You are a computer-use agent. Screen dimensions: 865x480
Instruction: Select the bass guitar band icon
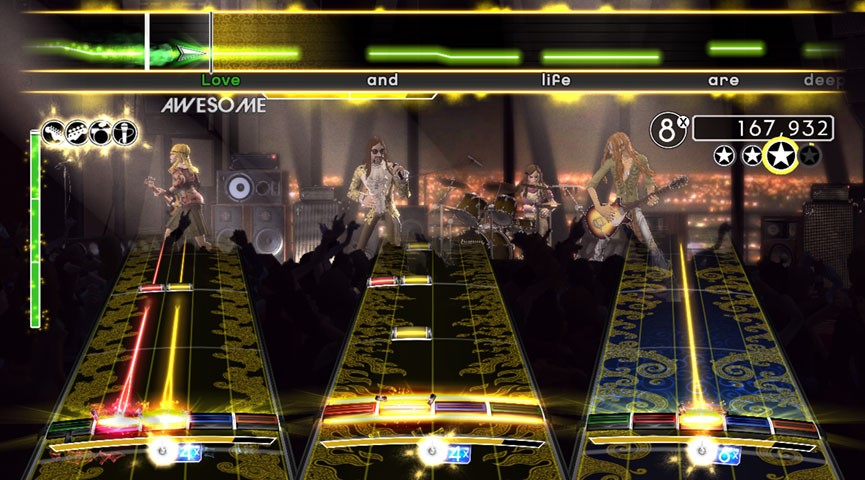(x=76, y=131)
